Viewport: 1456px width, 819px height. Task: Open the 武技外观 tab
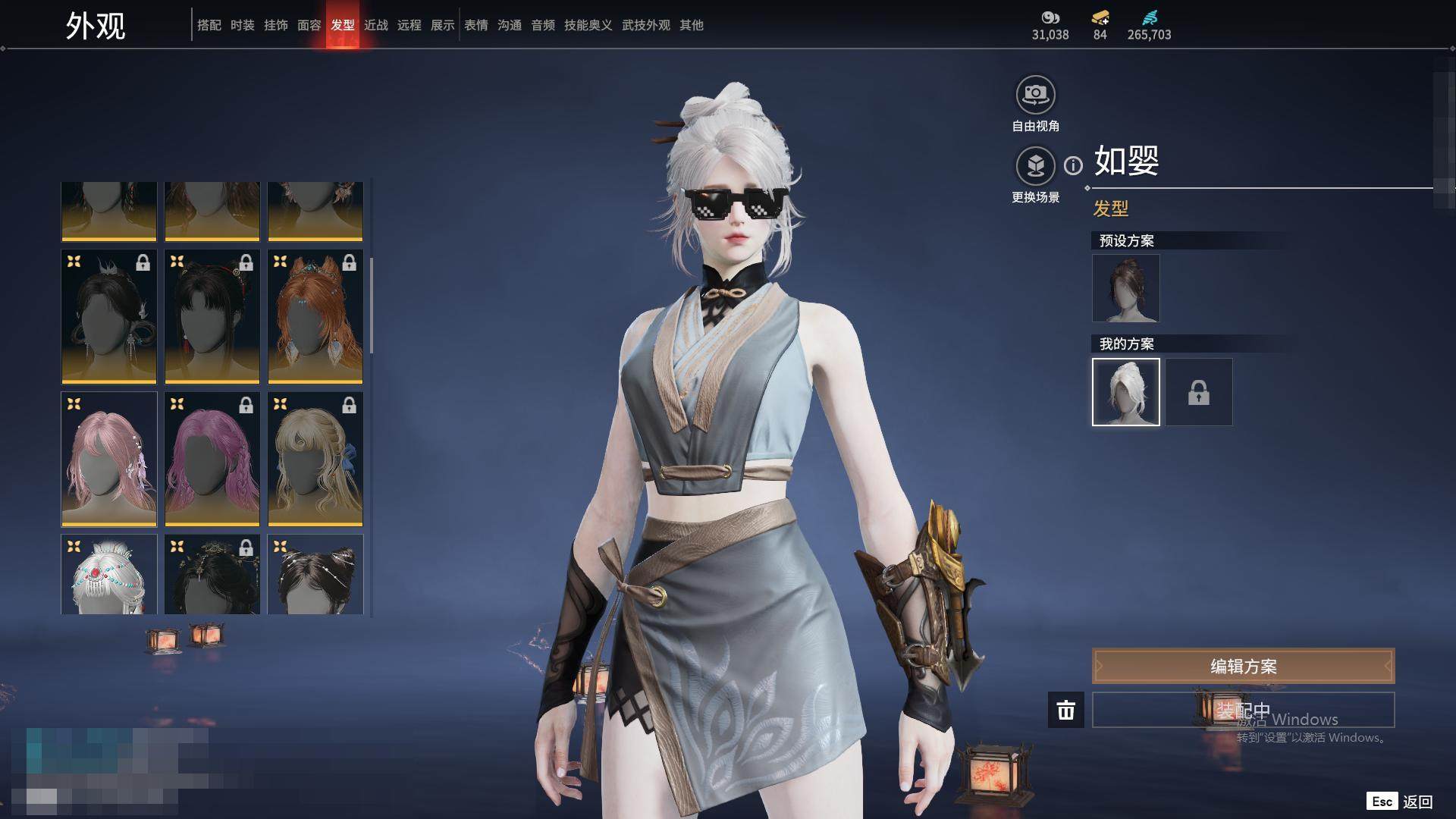pos(646,25)
